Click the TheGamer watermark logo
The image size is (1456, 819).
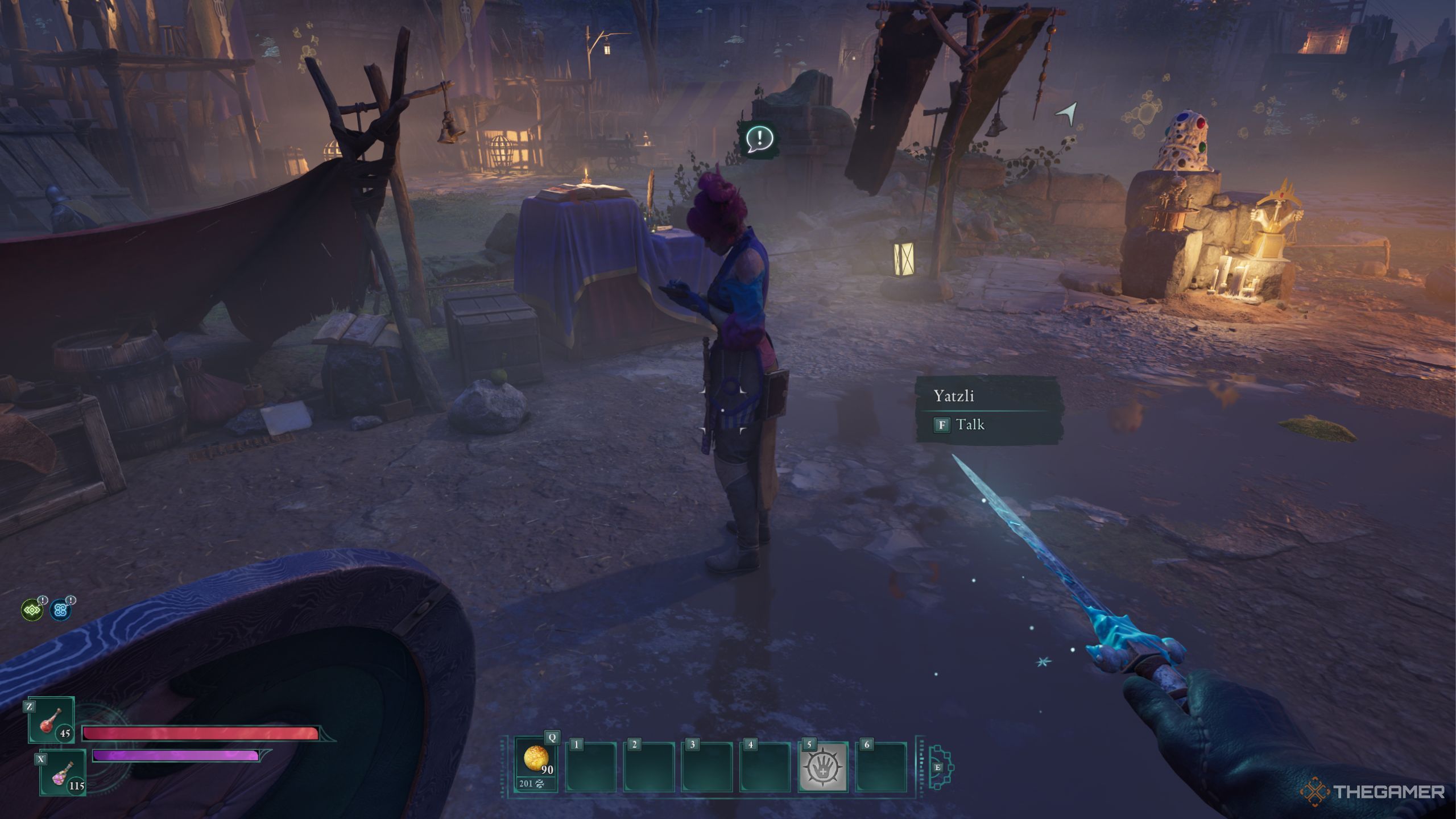1372,792
